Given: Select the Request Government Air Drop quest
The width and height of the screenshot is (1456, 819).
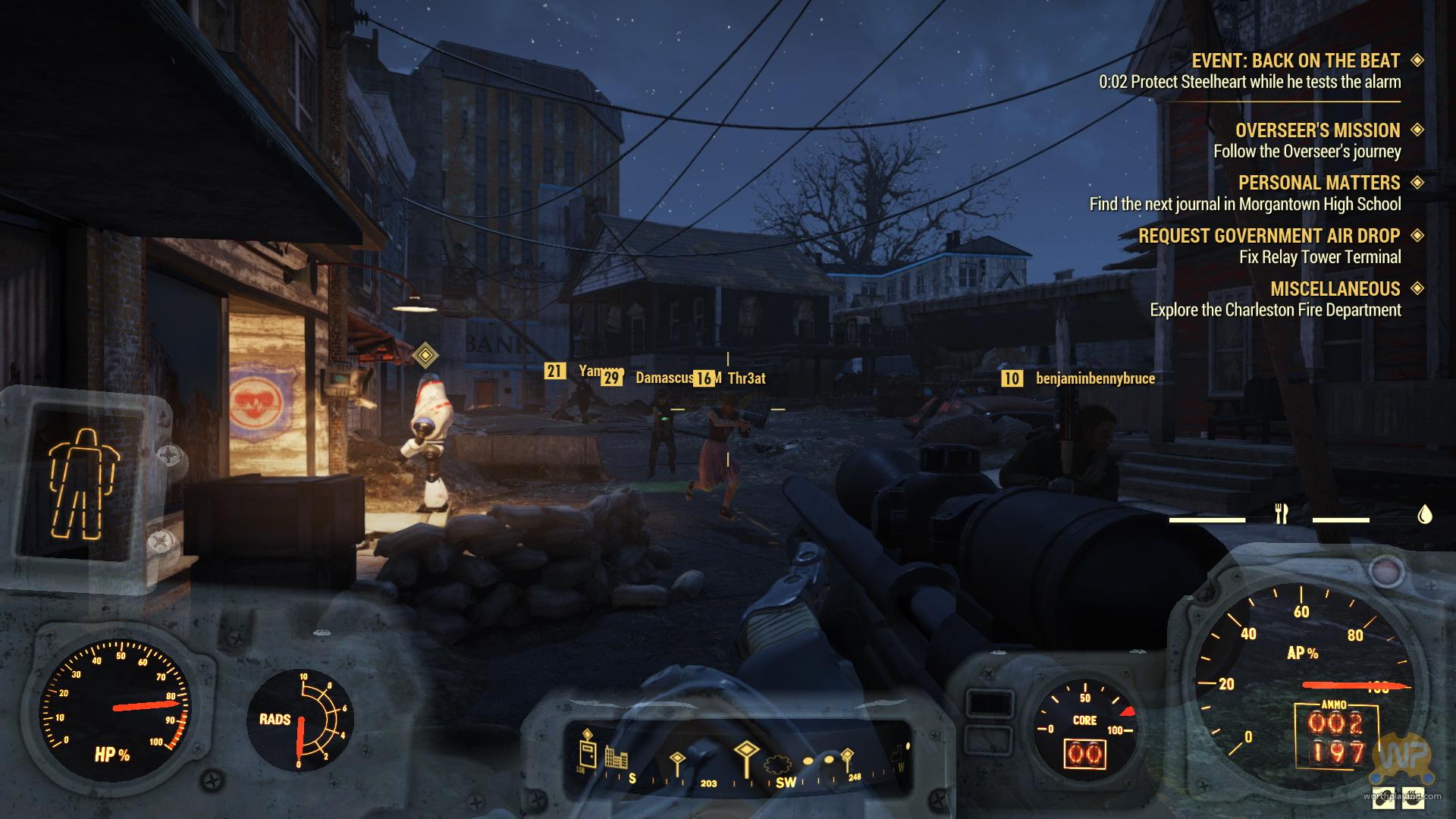Looking at the screenshot, I should pos(1269,236).
